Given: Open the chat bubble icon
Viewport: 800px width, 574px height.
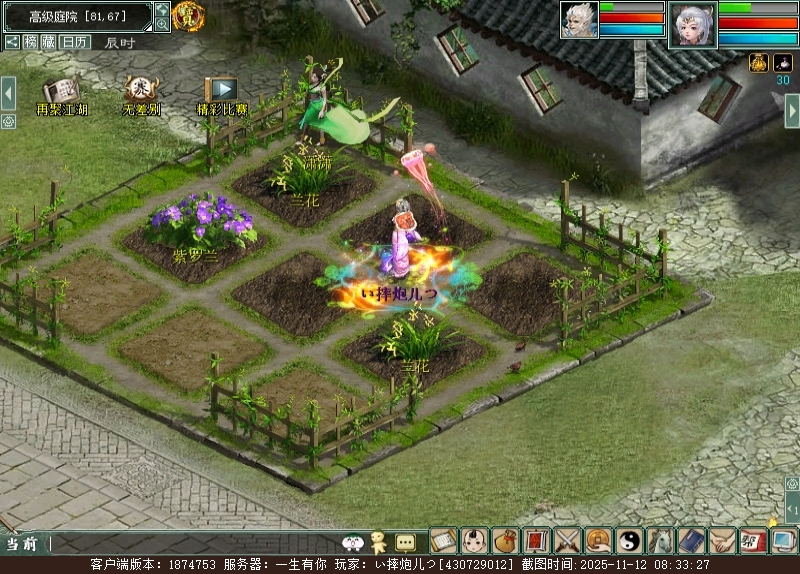Looking at the screenshot, I should [x=405, y=543].
